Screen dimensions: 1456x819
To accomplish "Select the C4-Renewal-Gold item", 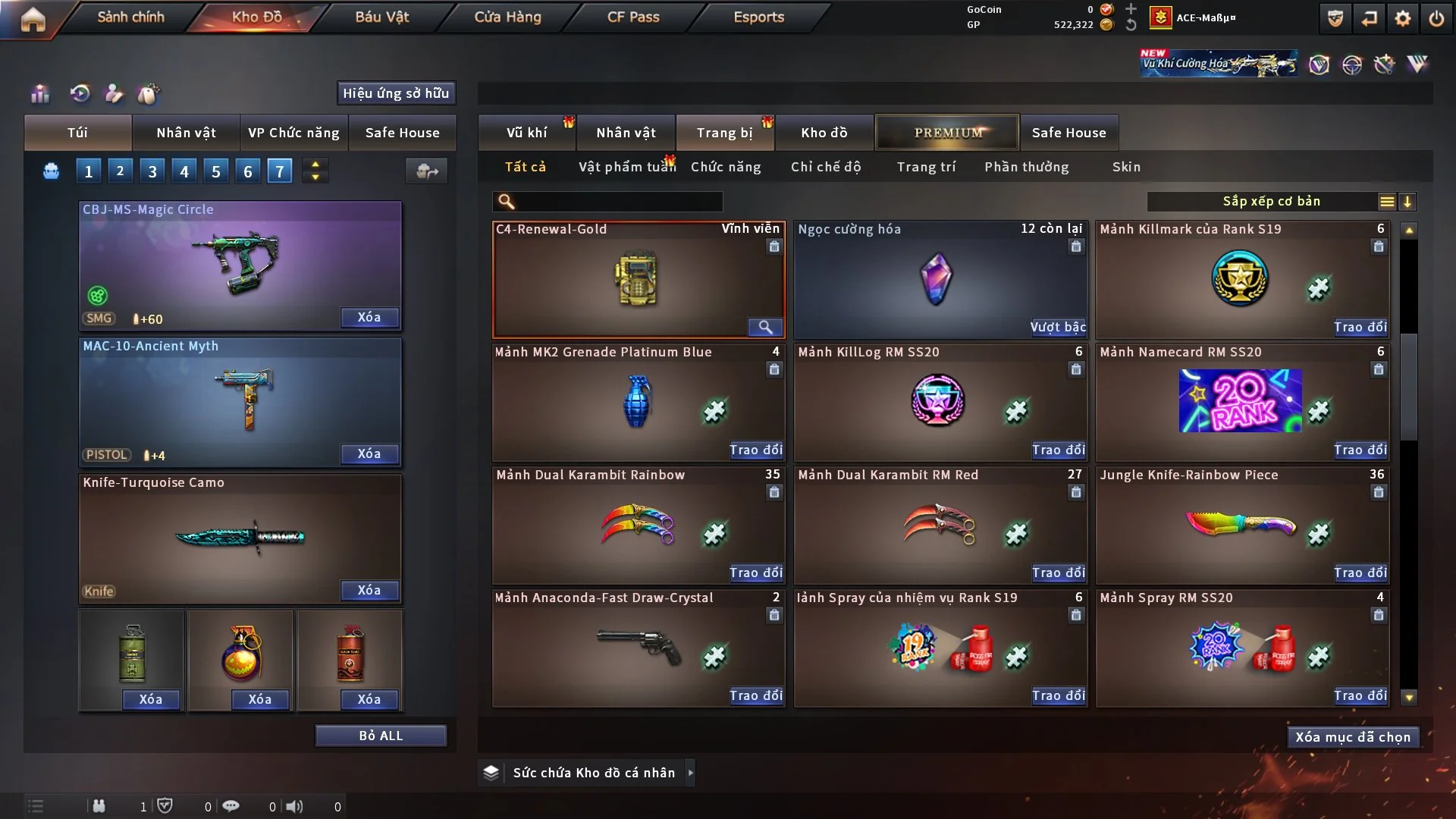I will pyautogui.click(x=638, y=279).
